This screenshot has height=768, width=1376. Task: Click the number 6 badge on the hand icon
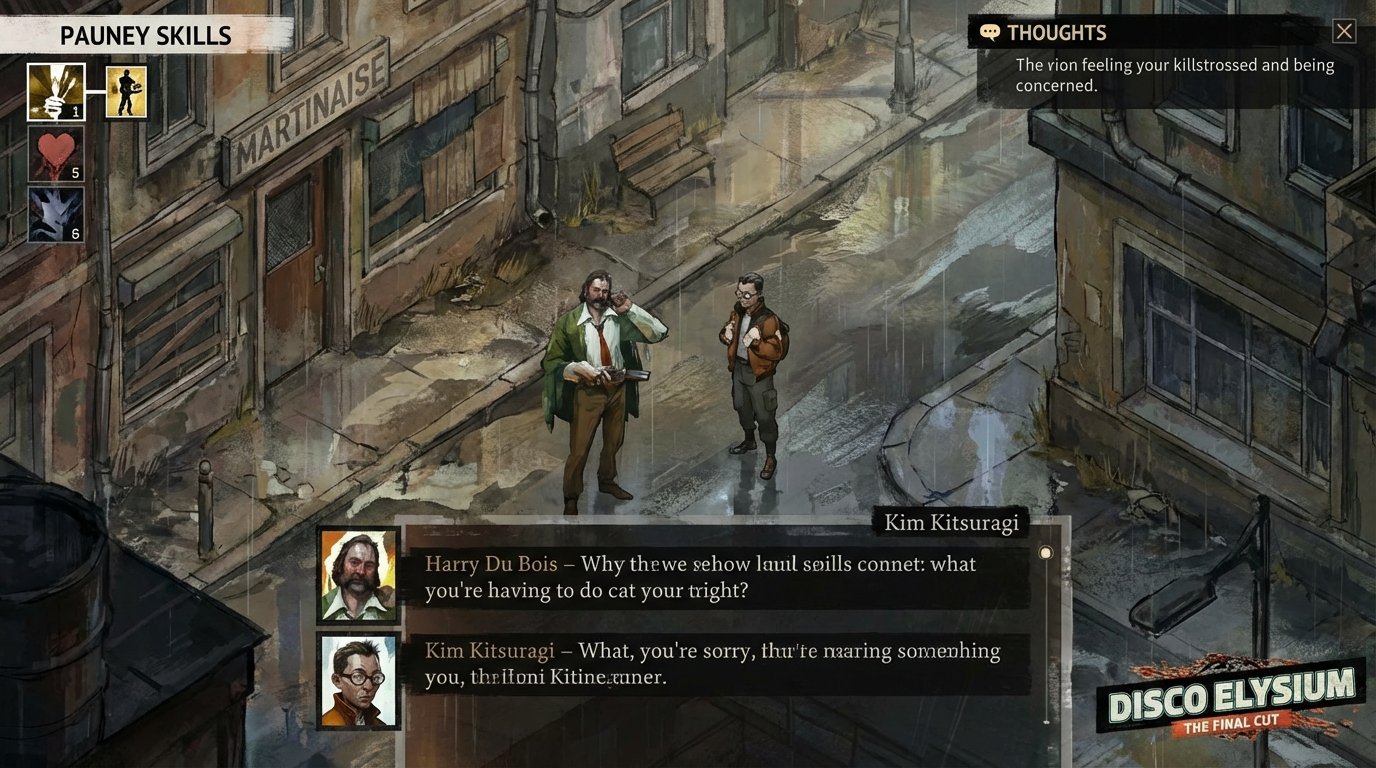click(x=76, y=233)
